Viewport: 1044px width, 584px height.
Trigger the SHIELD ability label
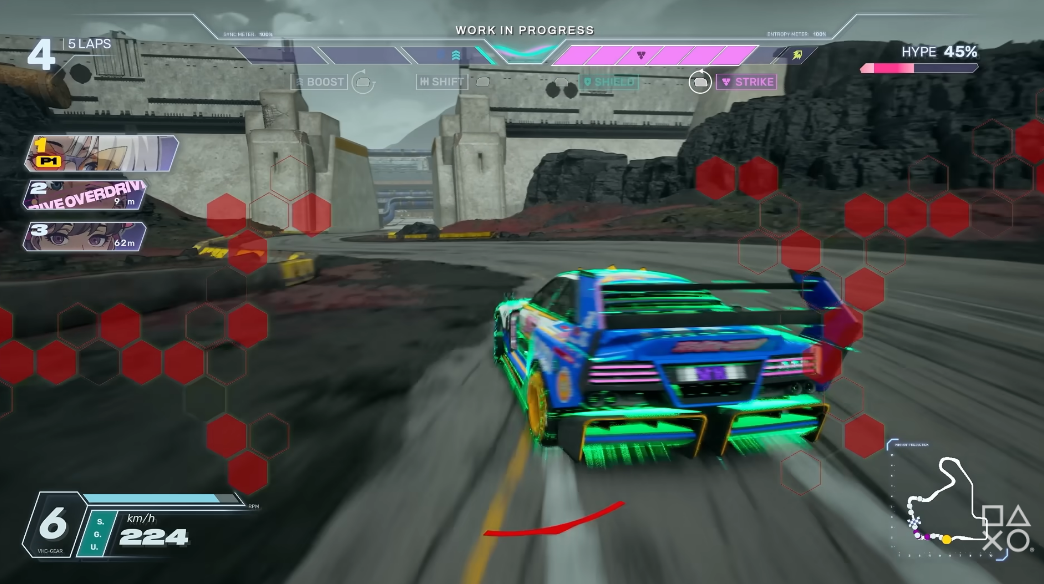(609, 82)
